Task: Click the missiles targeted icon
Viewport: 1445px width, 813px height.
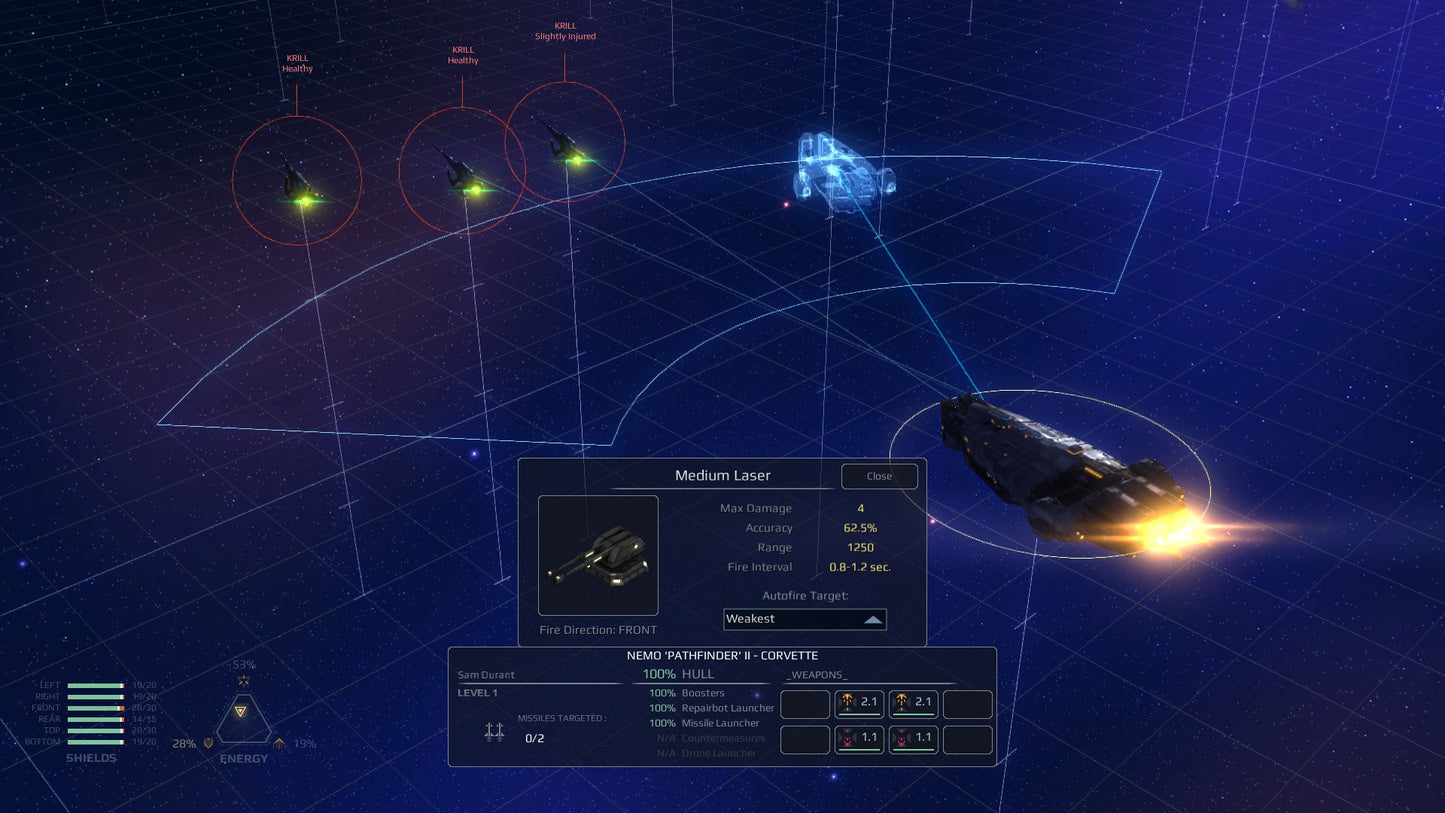Action: 494,732
